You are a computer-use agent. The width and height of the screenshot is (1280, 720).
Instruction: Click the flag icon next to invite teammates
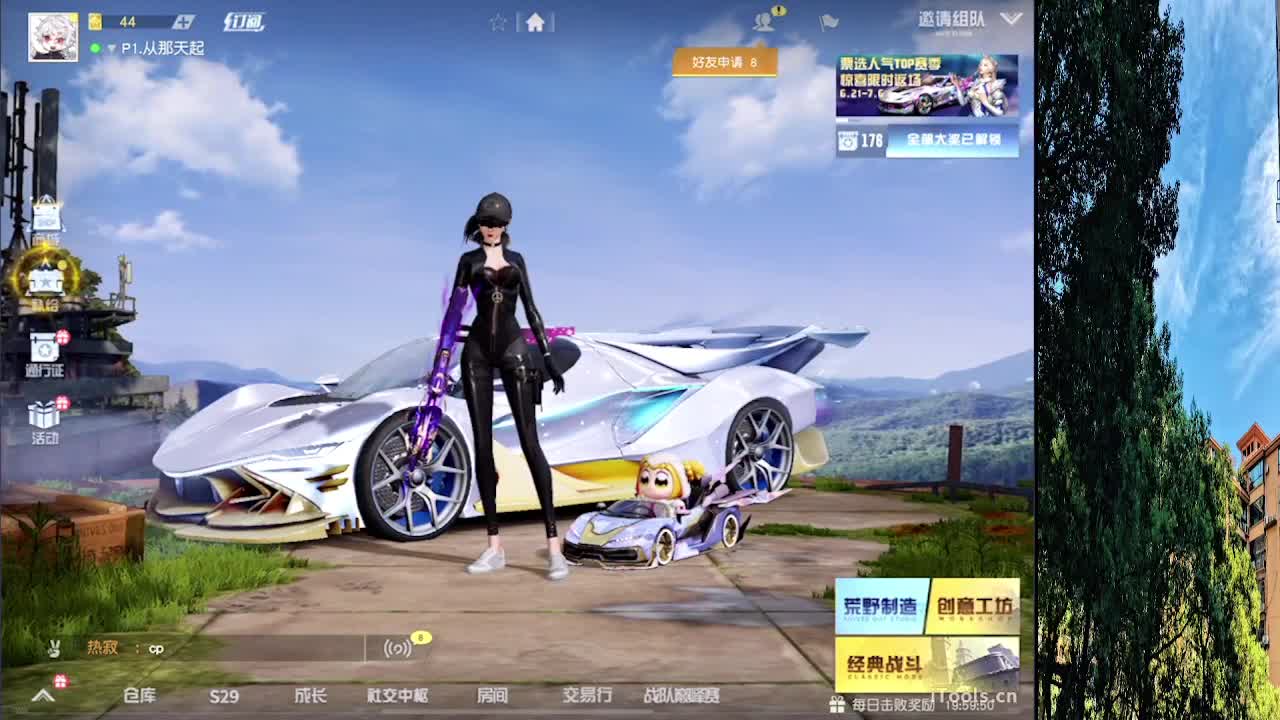[x=827, y=22]
